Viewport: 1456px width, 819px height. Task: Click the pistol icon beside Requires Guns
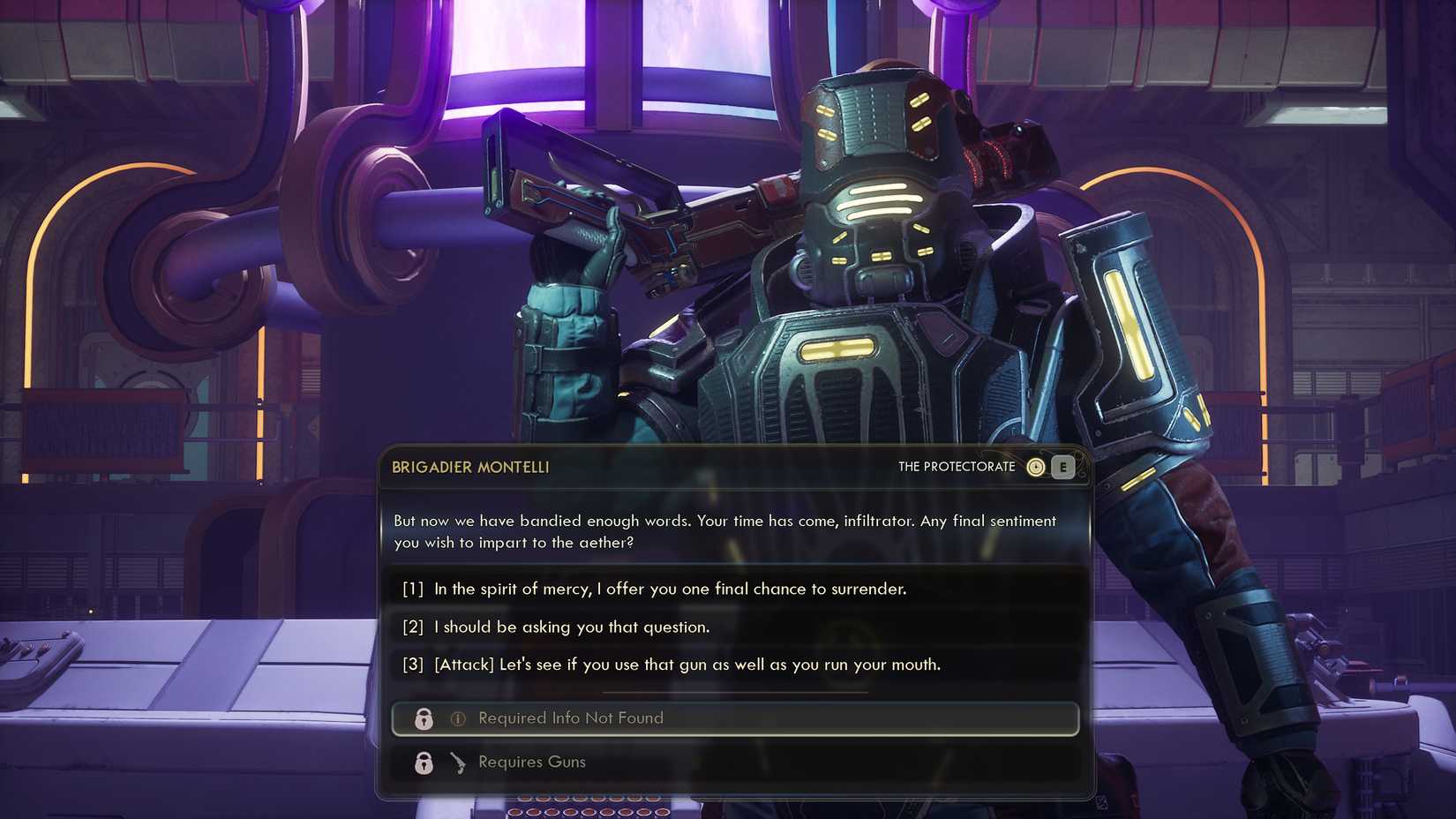click(x=457, y=763)
